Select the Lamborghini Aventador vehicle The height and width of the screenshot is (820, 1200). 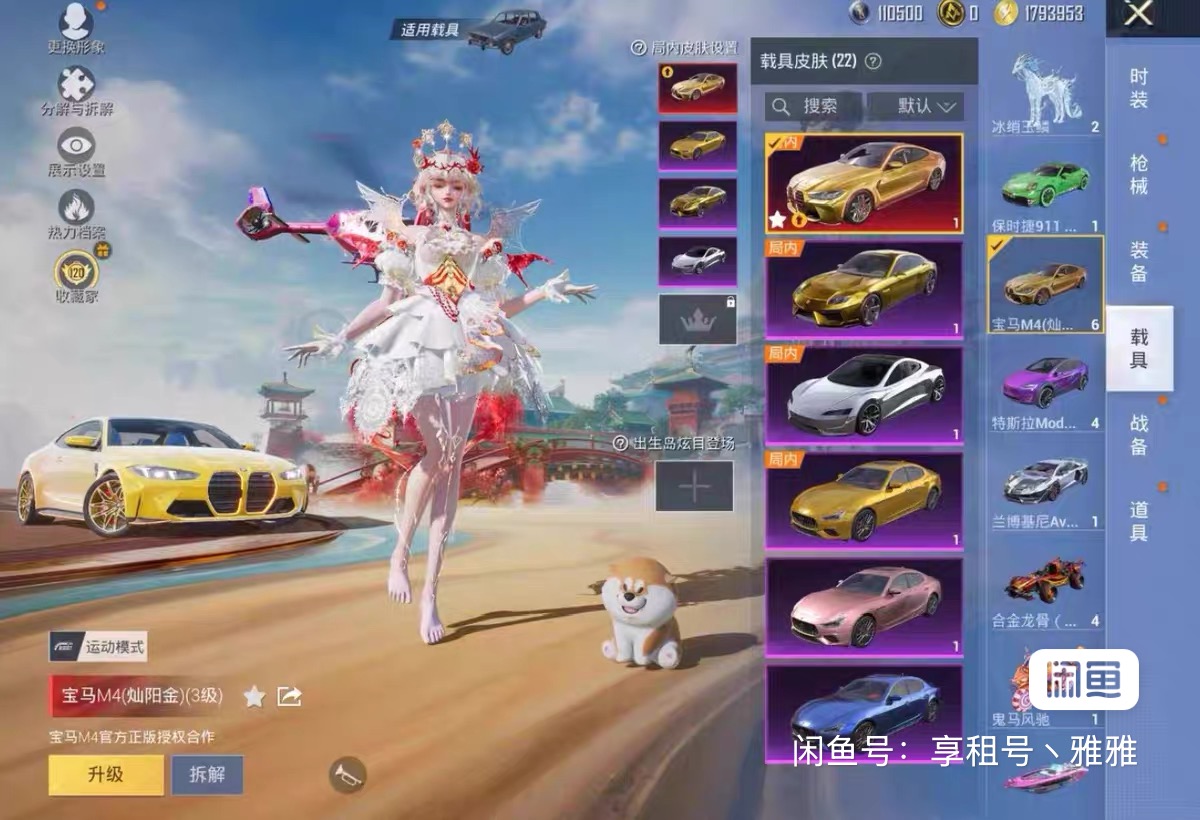click(x=1045, y=488)
